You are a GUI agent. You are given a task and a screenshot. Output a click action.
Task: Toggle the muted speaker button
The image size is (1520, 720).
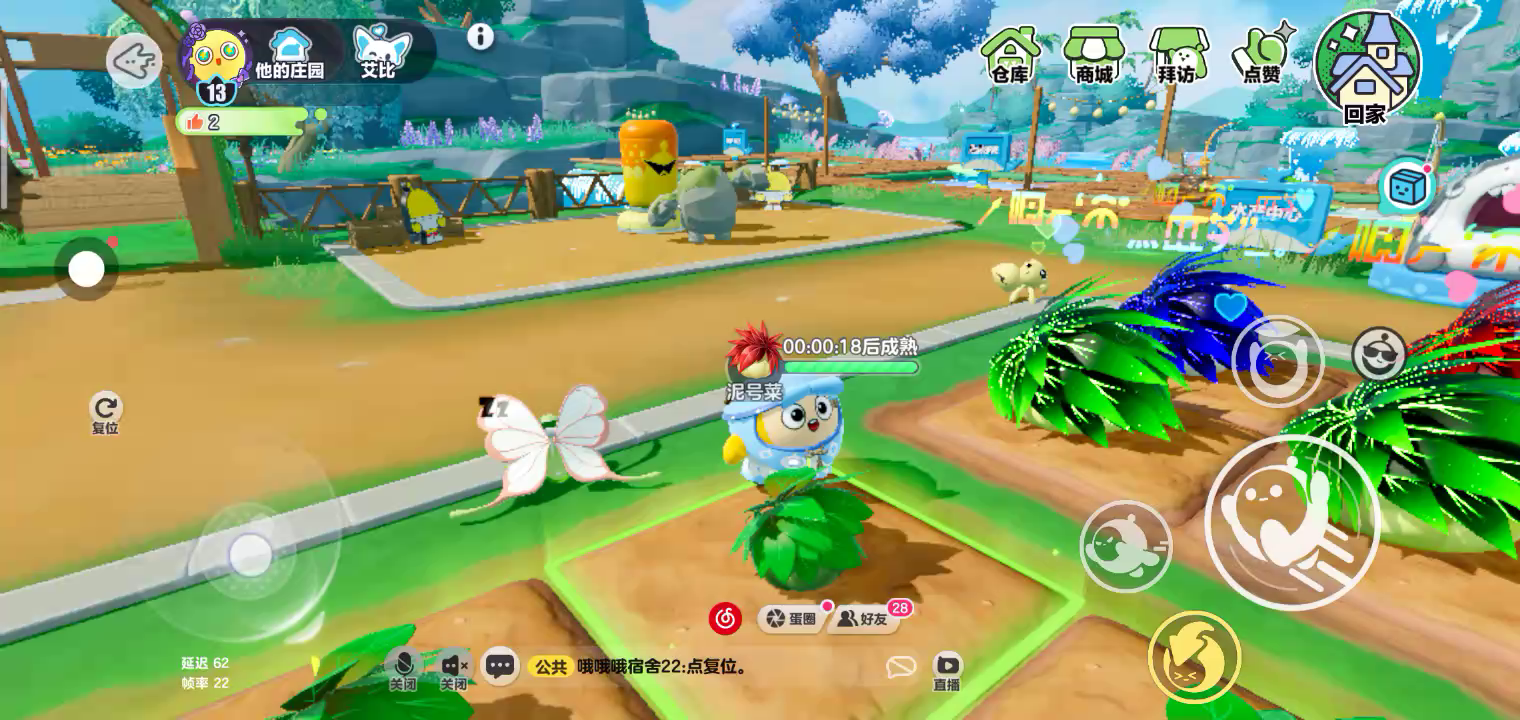point(454,667)
